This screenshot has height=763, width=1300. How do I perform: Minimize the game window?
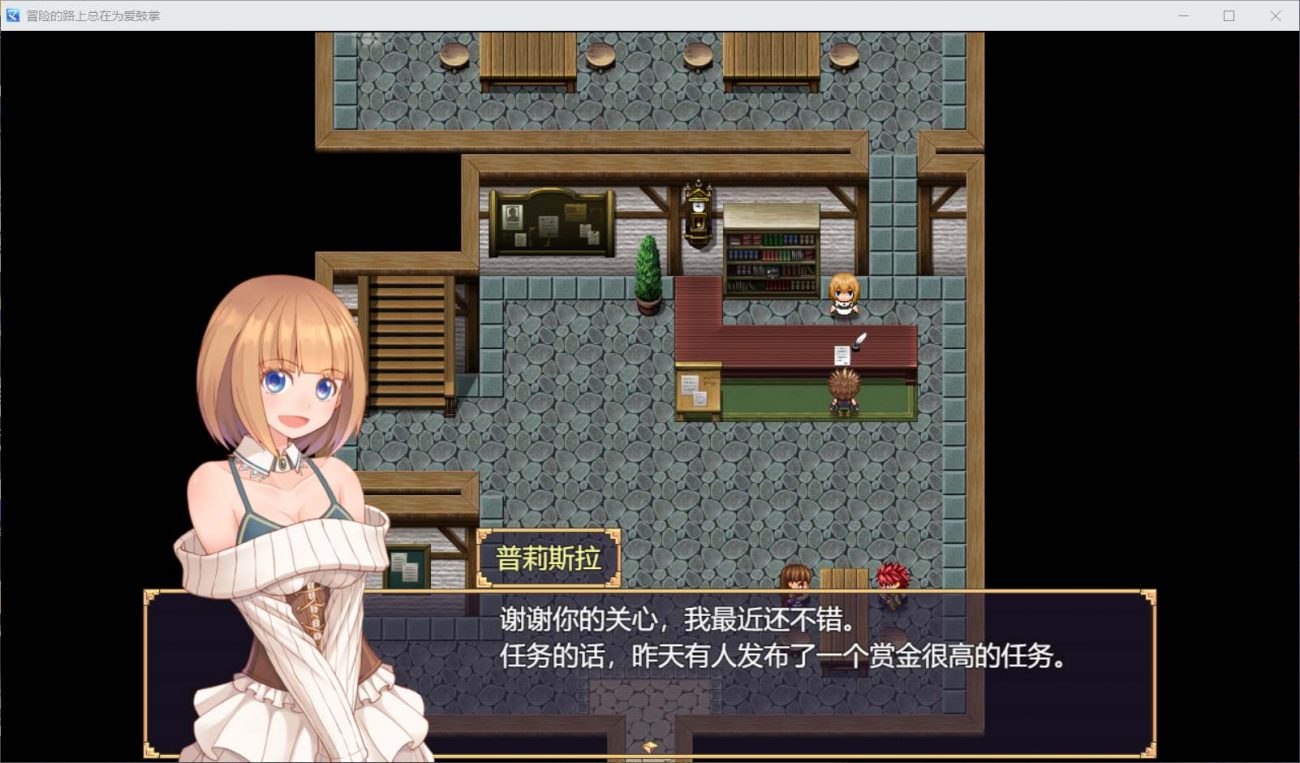[1183, 16]
